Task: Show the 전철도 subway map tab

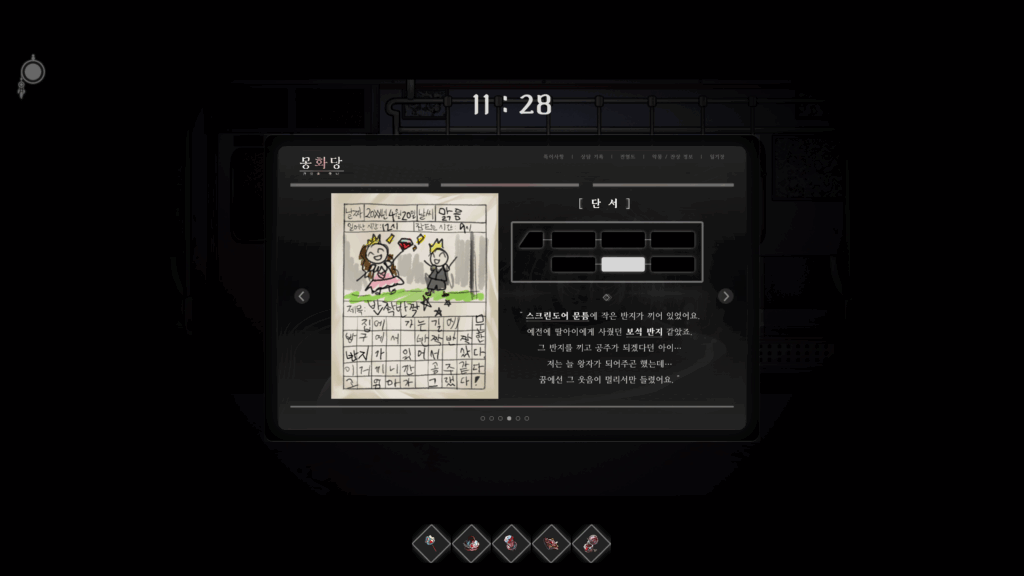Action: point(627,157)
